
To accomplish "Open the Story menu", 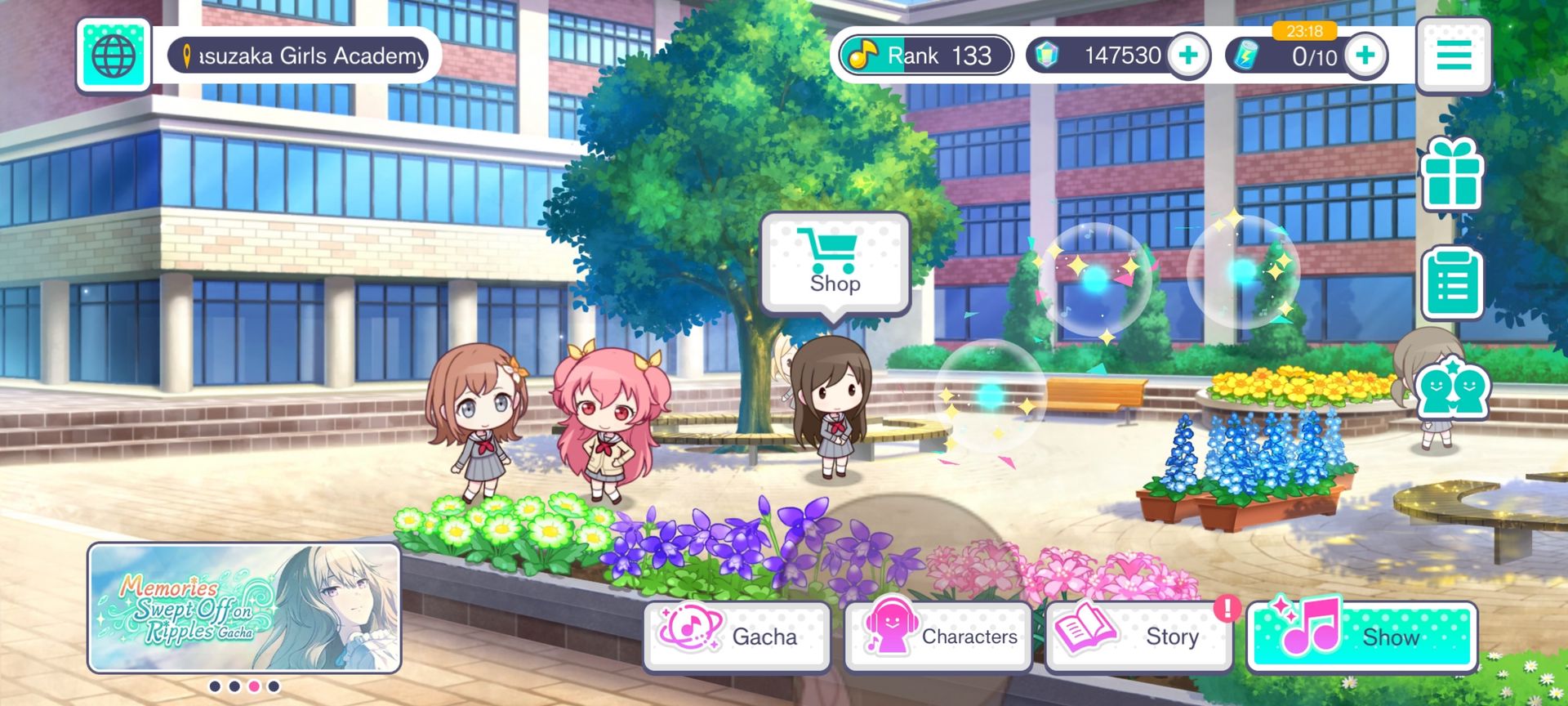I will pyautogui.click(x=1138, y=636).
